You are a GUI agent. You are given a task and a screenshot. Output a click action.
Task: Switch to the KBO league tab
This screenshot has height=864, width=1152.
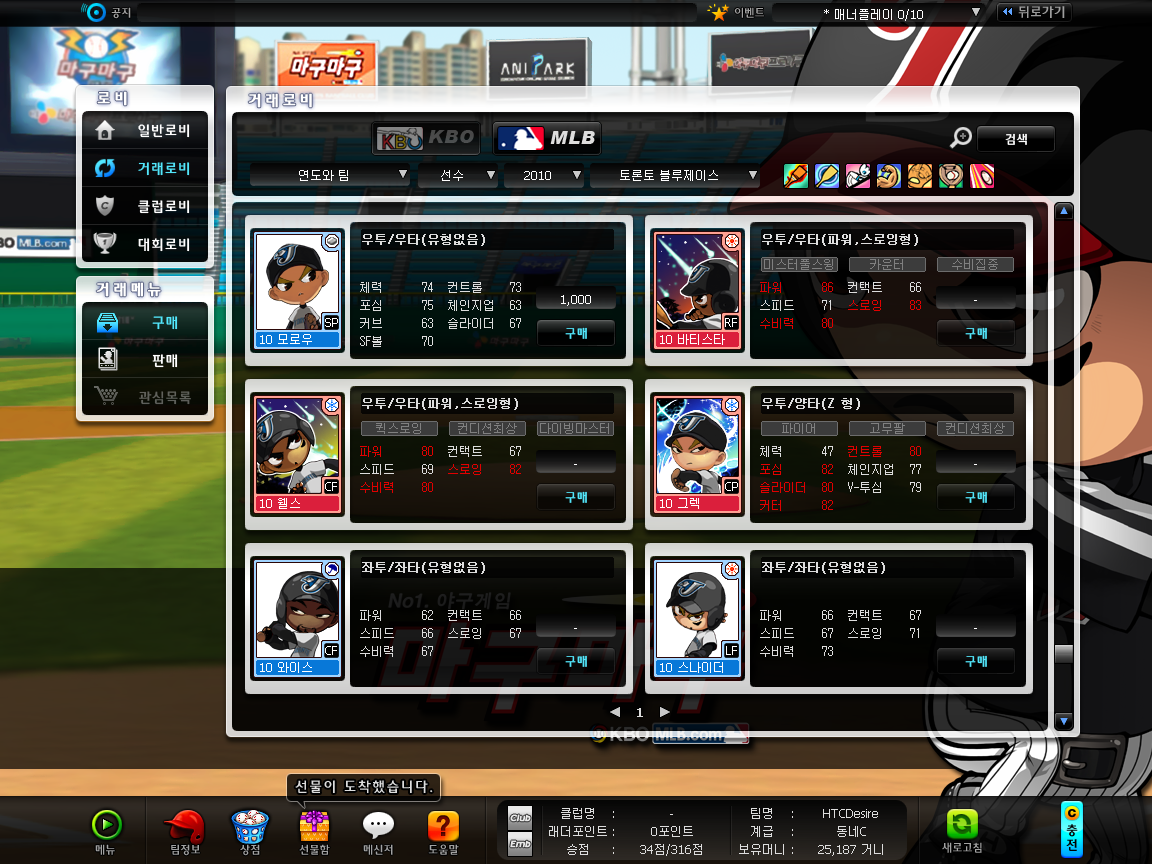pos(428,138)
